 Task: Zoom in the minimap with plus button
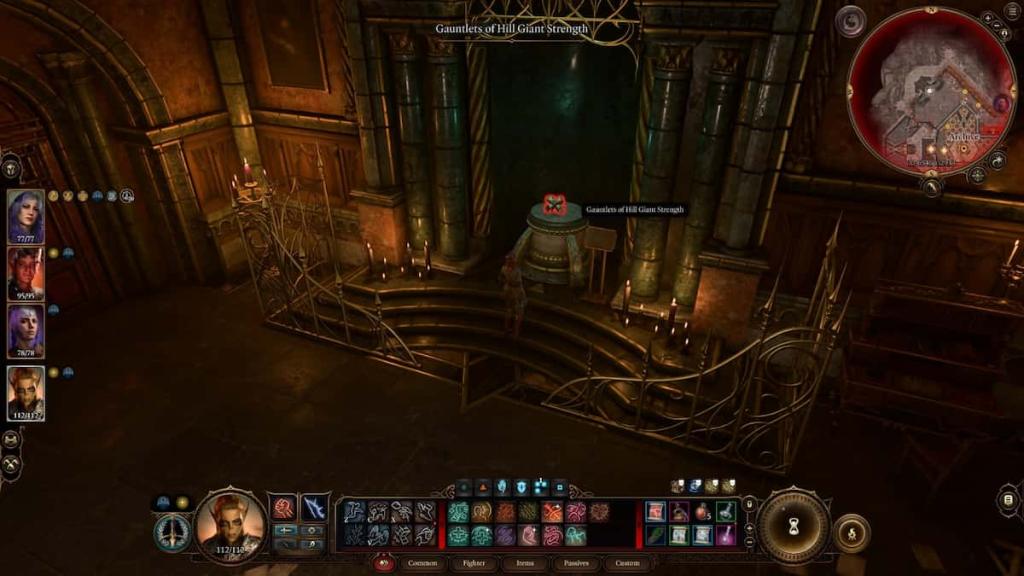pyautogui.click(x=987, y=18)
